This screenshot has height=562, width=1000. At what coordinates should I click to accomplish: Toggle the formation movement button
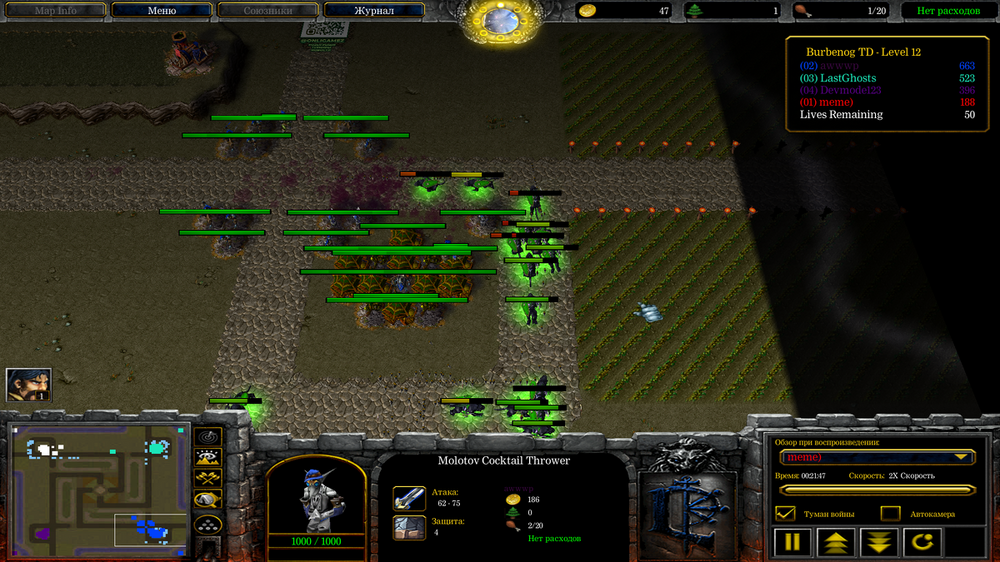[208, 523]
